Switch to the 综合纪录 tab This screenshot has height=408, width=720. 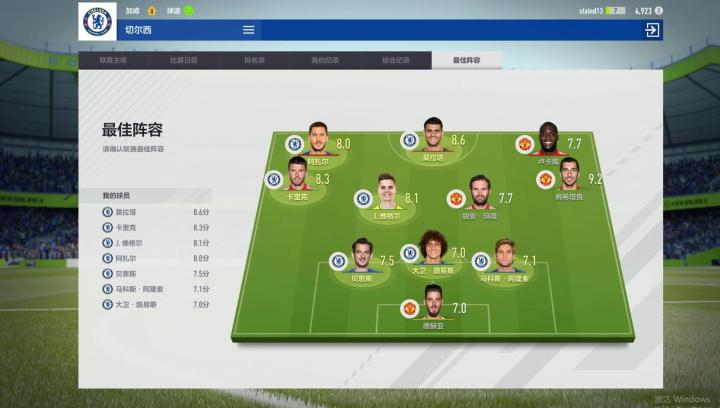click(396, 60)
